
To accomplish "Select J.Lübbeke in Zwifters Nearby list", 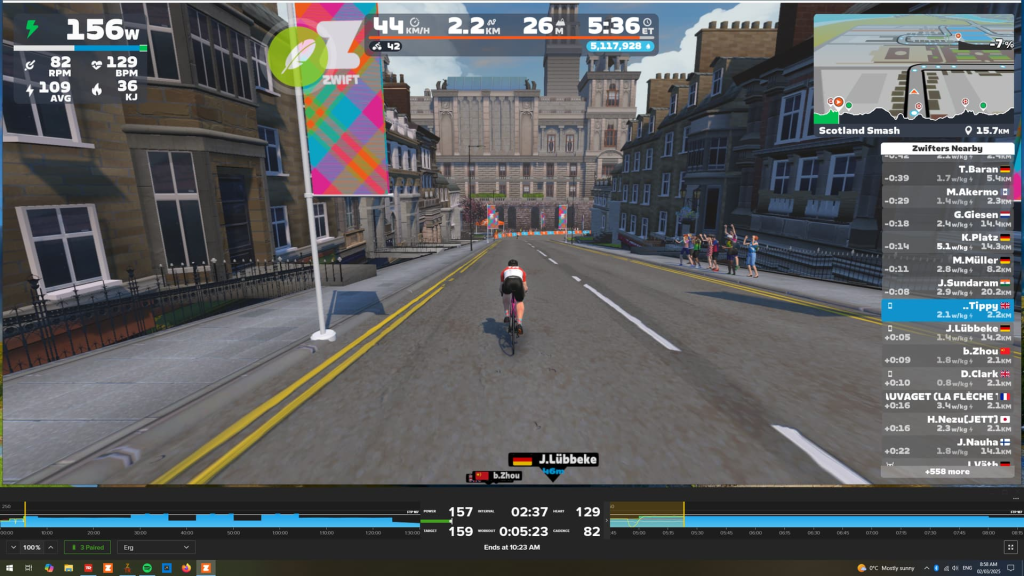I will coord(947,332).
